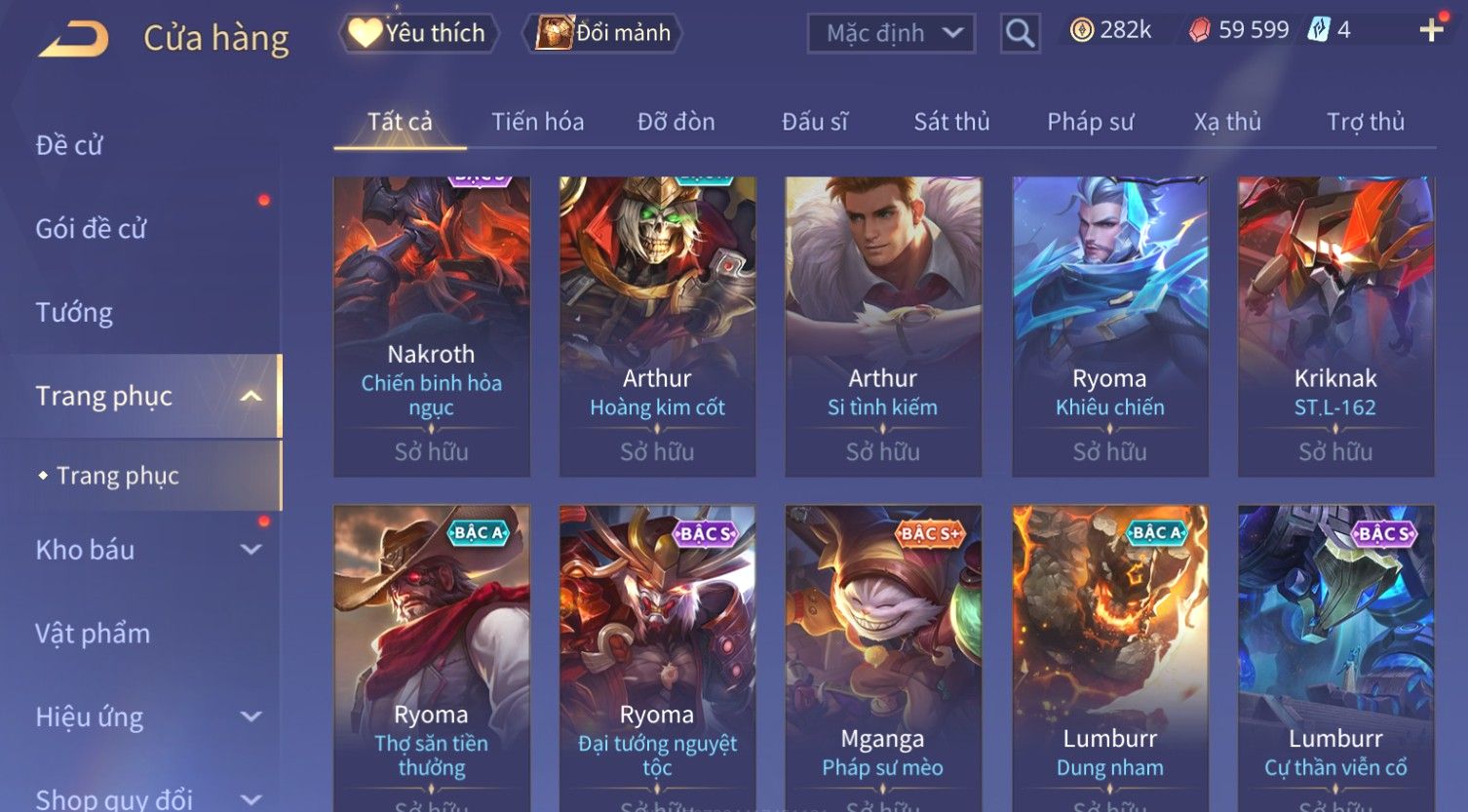Open the Vật phẩm section
This screenshot has width=1468, height=812.
click(x=93, y=634)
